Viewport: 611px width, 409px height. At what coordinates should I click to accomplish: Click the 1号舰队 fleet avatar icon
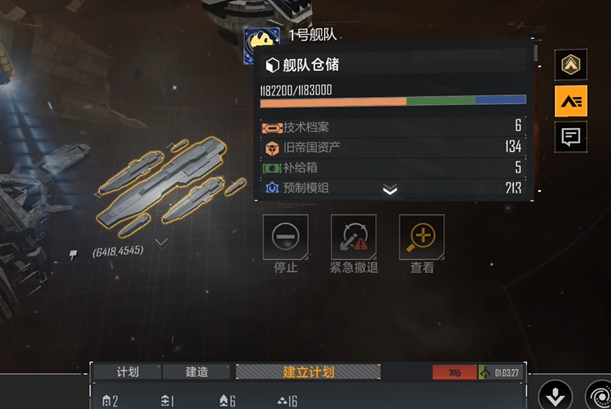tap(262, 41)
